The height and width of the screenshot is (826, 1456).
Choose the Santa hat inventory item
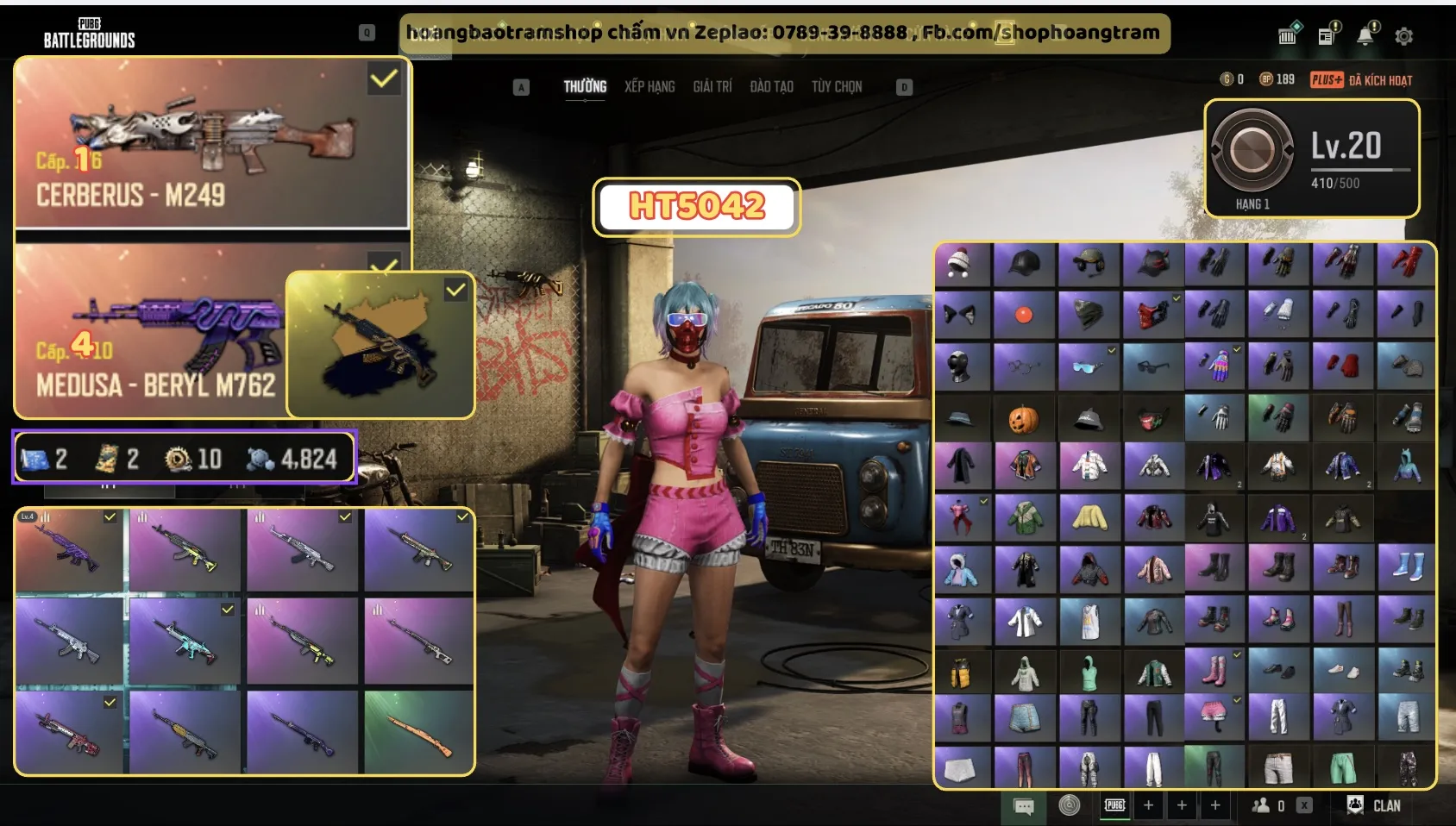pos(960,262)
